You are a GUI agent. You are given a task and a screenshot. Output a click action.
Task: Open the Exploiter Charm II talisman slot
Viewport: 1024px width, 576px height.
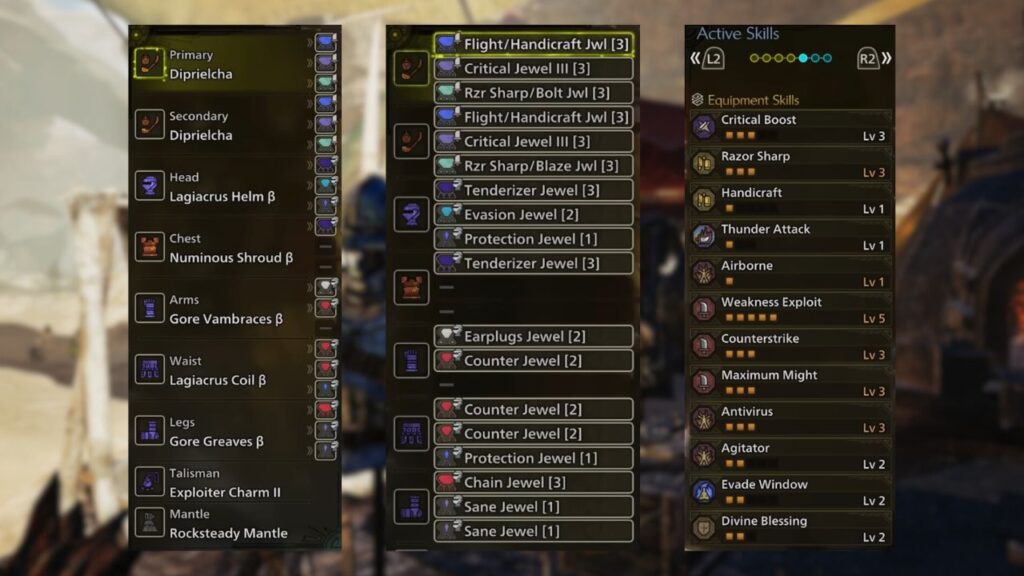click(x=220, y=483)
